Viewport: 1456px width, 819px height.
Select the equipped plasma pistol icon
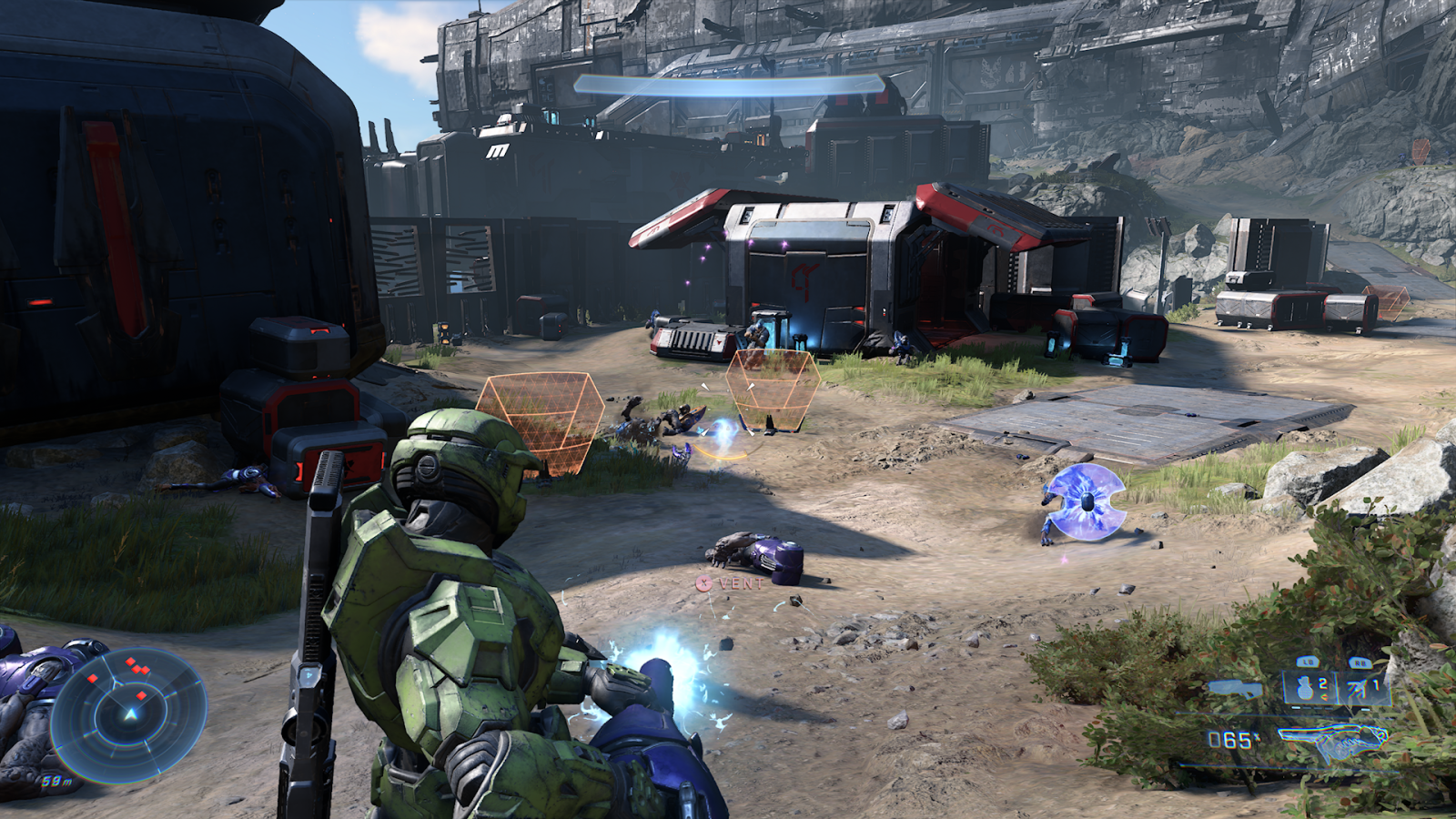[x=1332, y=740]
